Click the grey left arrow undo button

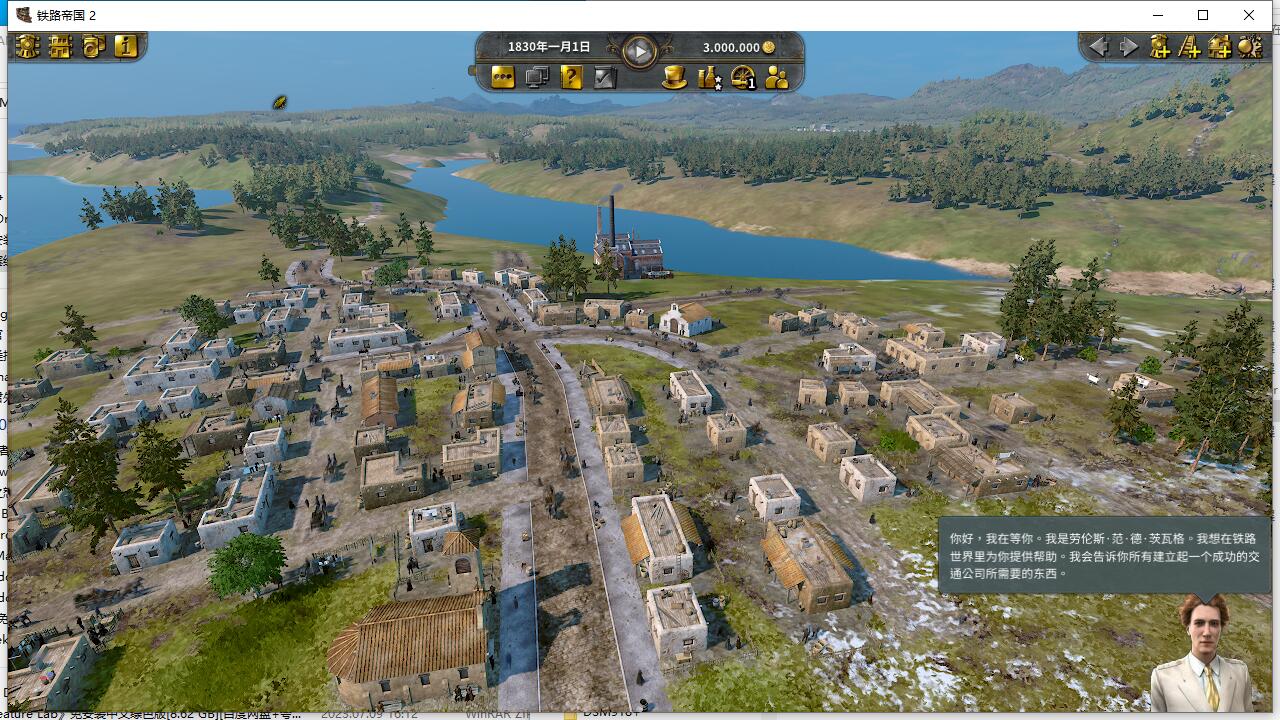(x=1098, y=46)
